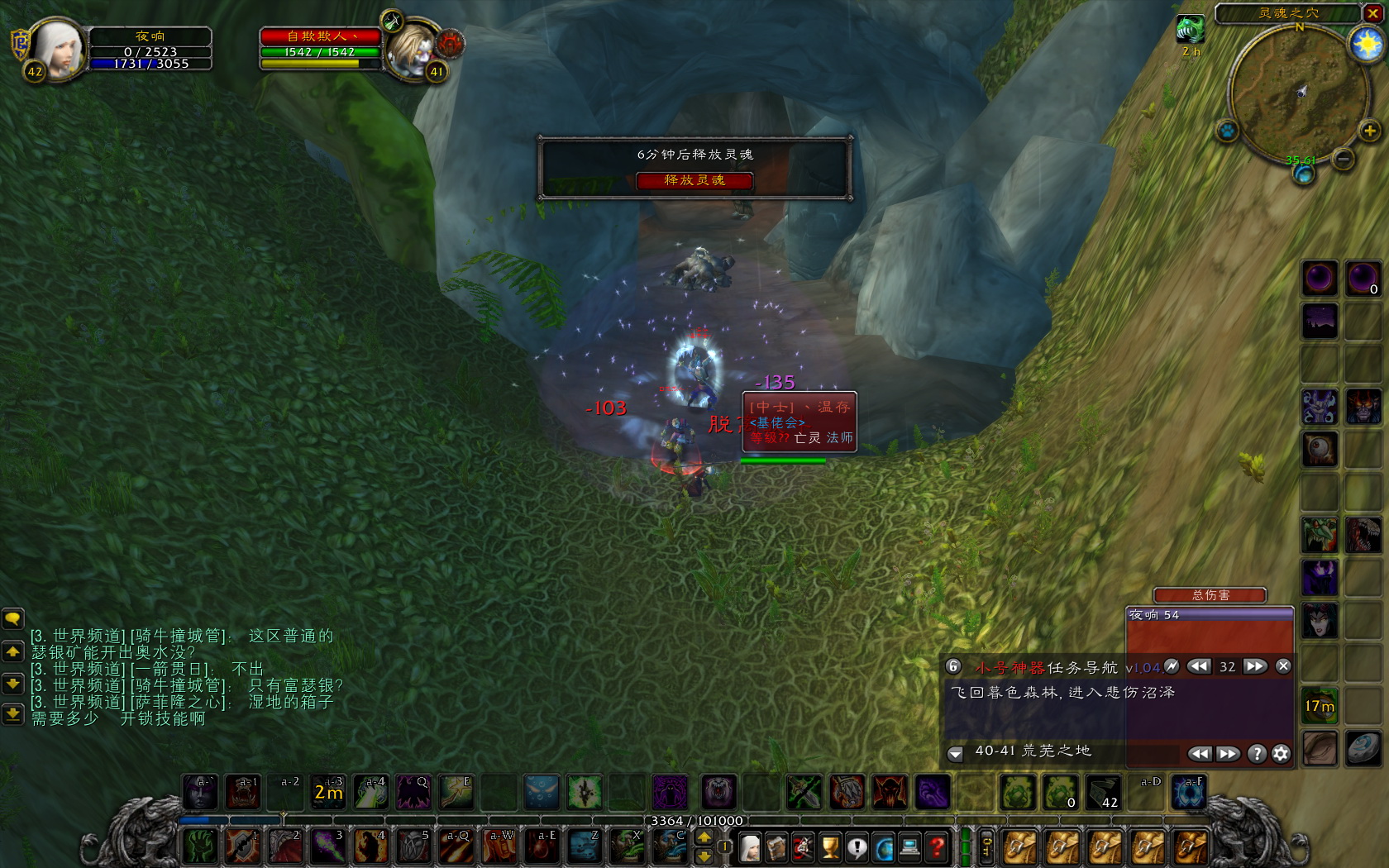Click the keyring pouch icon showing 42

pos(1104,793)
